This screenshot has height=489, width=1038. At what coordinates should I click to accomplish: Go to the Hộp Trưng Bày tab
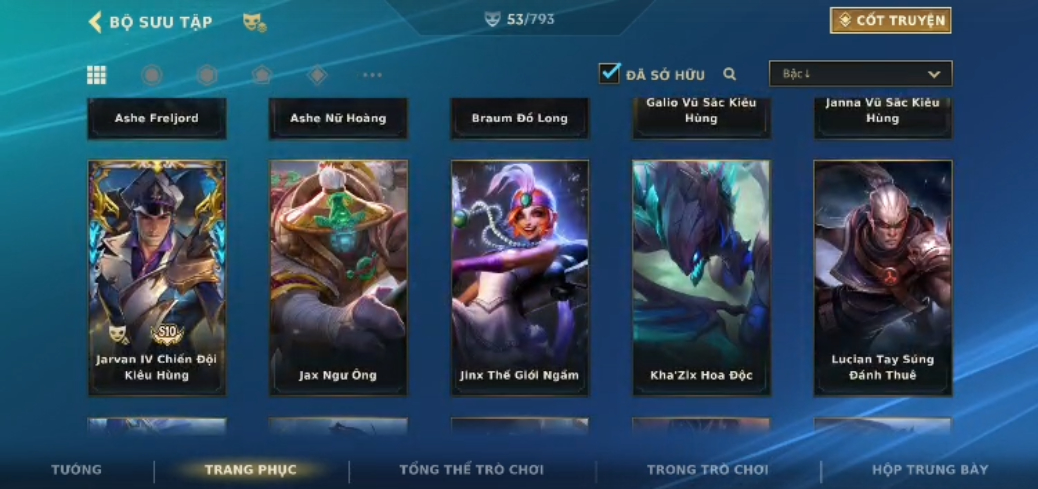(930, 469)
